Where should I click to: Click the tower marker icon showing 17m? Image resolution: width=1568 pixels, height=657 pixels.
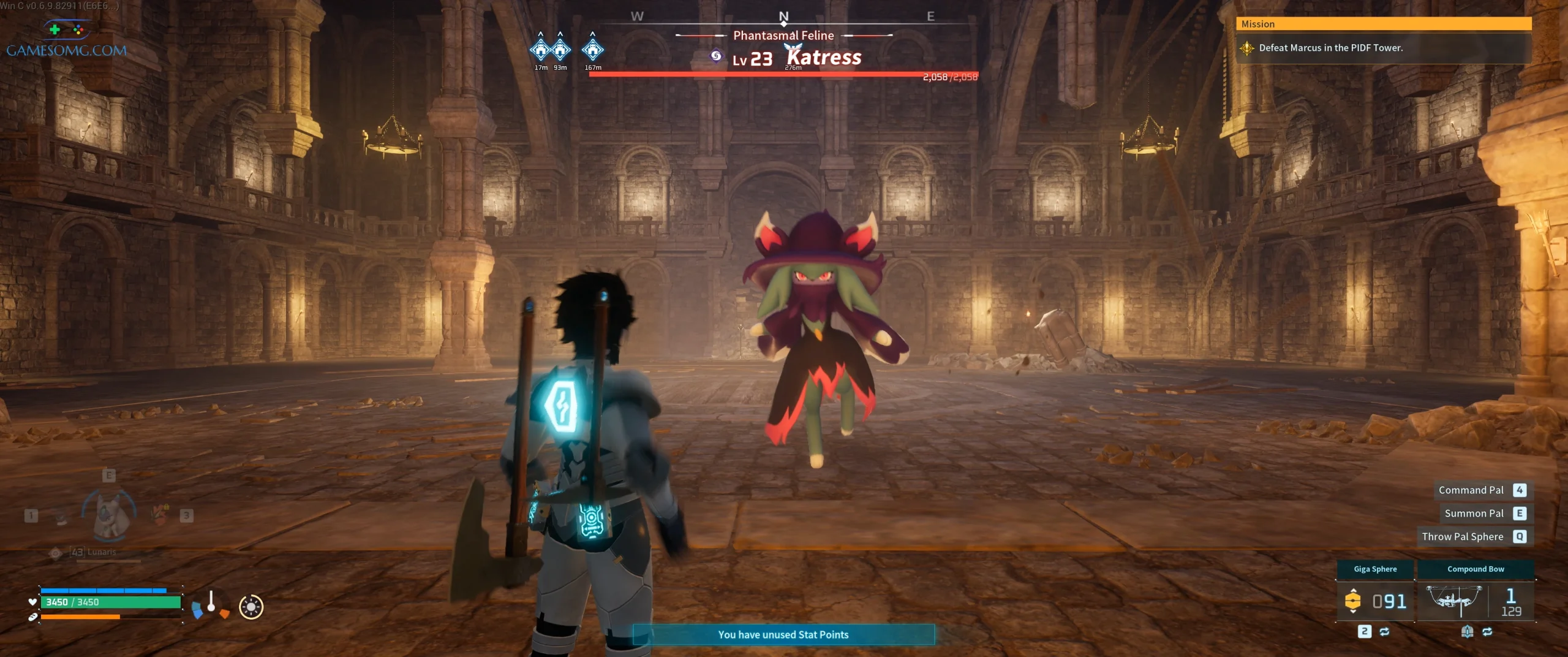point(540,50)
